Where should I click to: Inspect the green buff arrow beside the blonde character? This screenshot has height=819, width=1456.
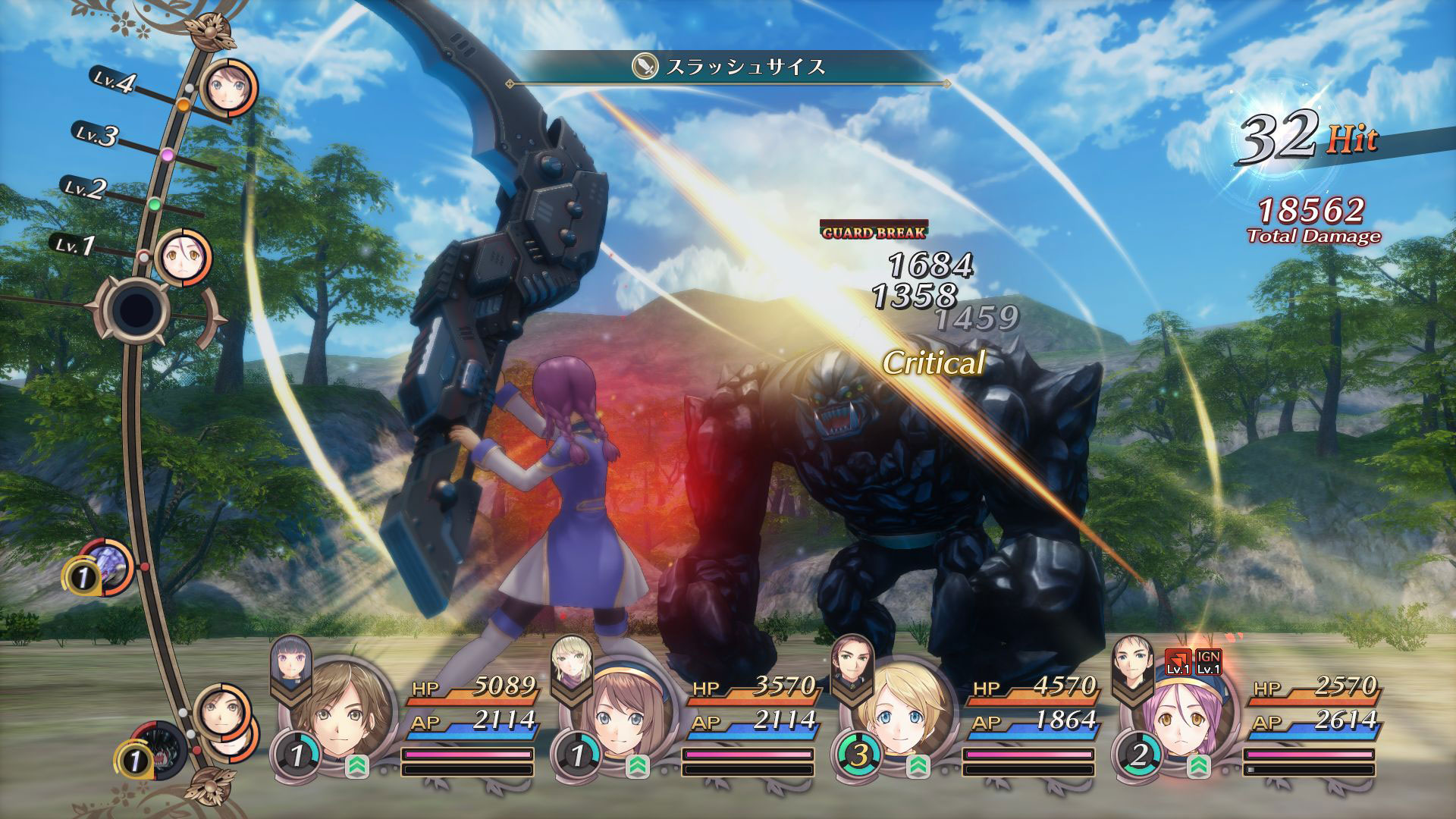(x=918, y=767)
